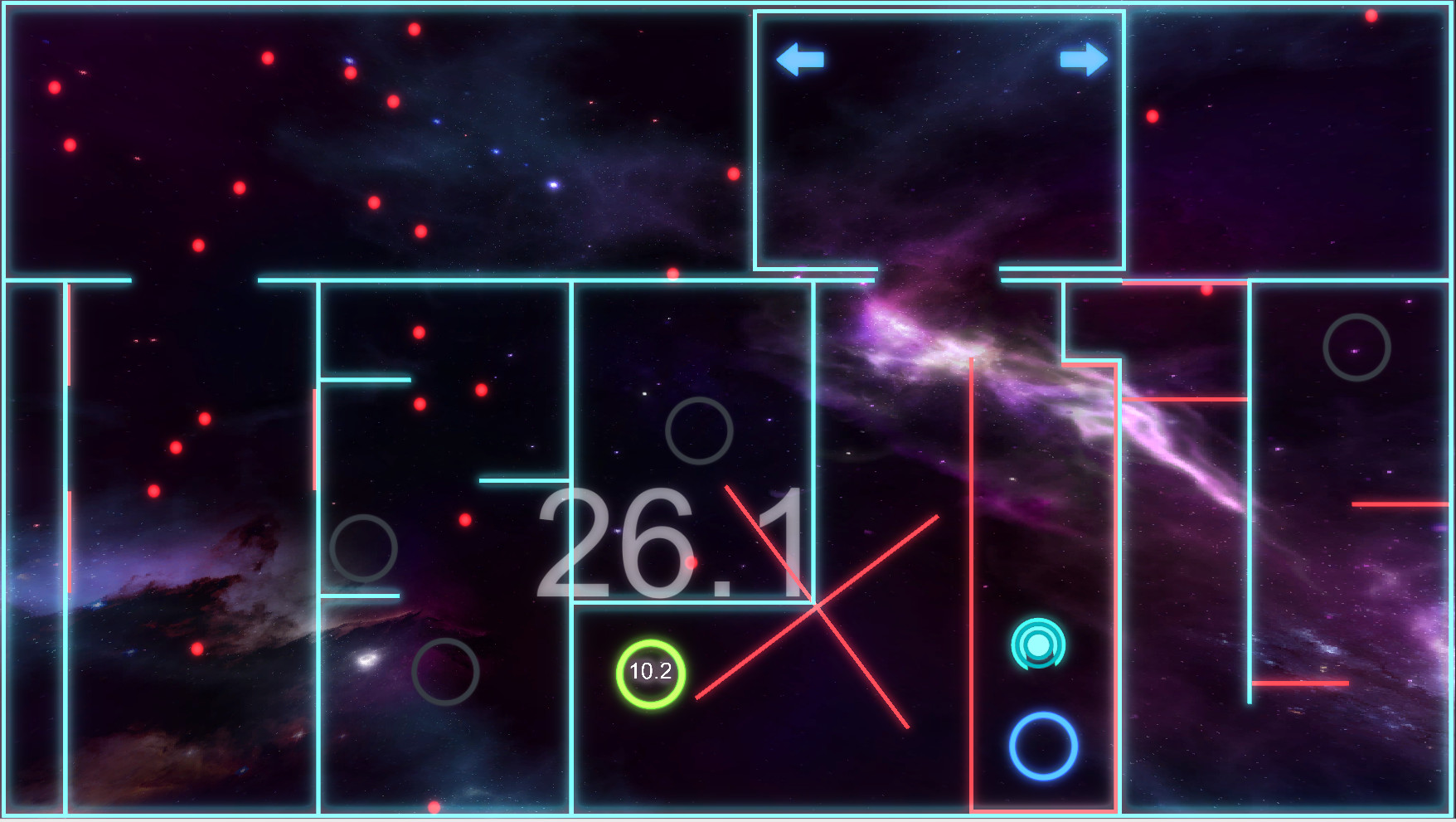Screen dimensions: 1456x822
Task: Select the cyan spiral portal icon
Action: 1037,644
